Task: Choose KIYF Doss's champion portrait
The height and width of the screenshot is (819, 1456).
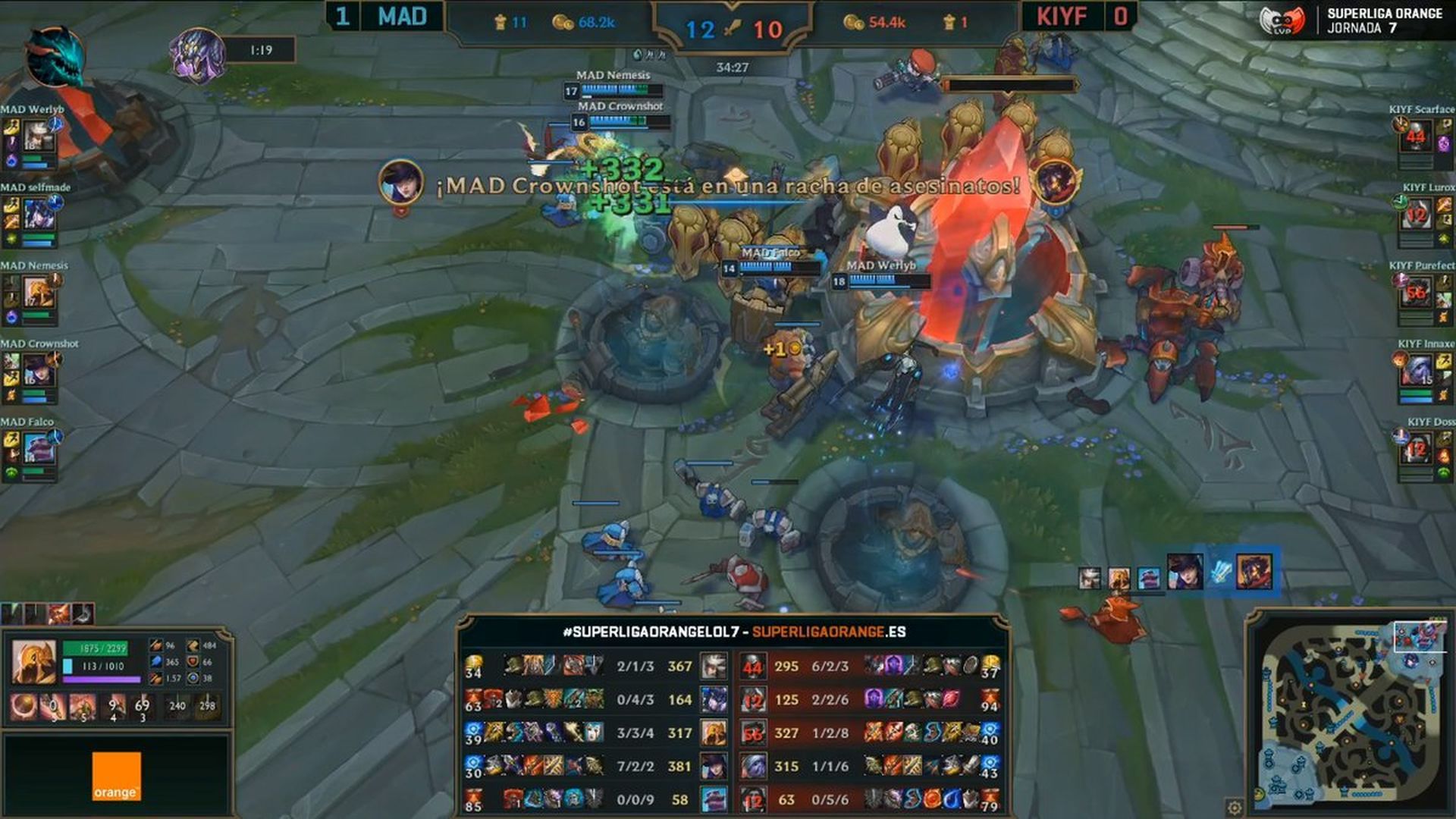Action: [x=1415, y=449]
